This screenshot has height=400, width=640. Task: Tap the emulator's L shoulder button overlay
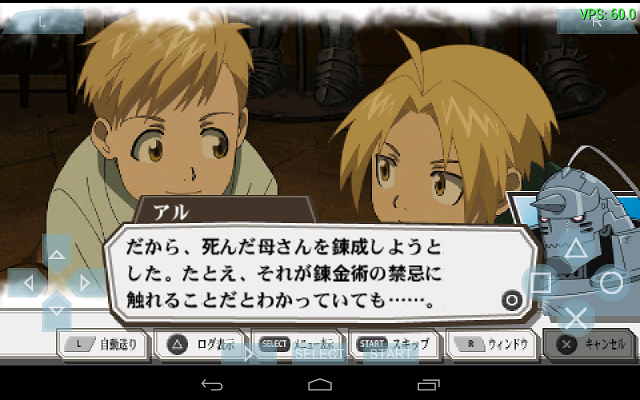(x=41, y=20)
